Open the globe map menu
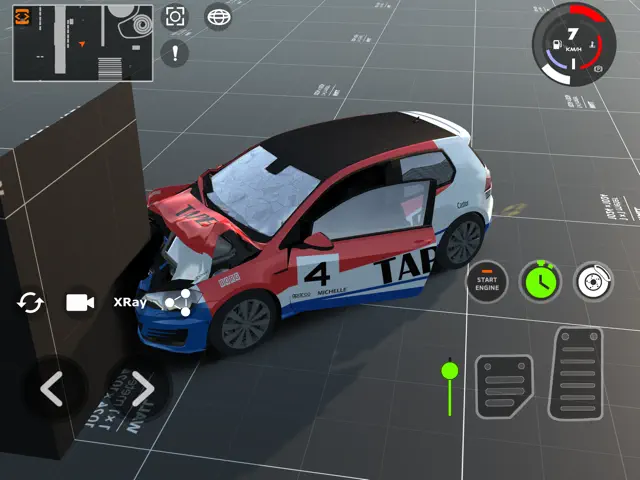Screen dimensions: 640x480 217,17
